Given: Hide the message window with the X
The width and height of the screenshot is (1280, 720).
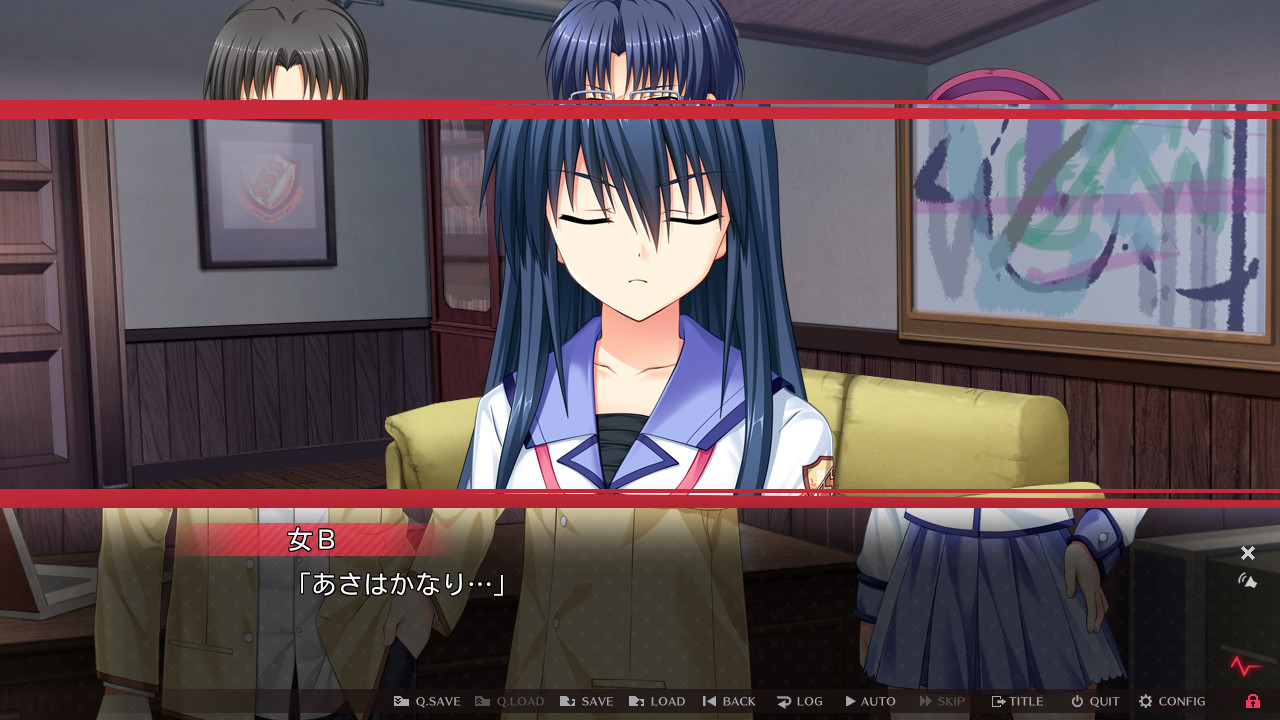Looking at the screenshot, I should pos(1247,552).
